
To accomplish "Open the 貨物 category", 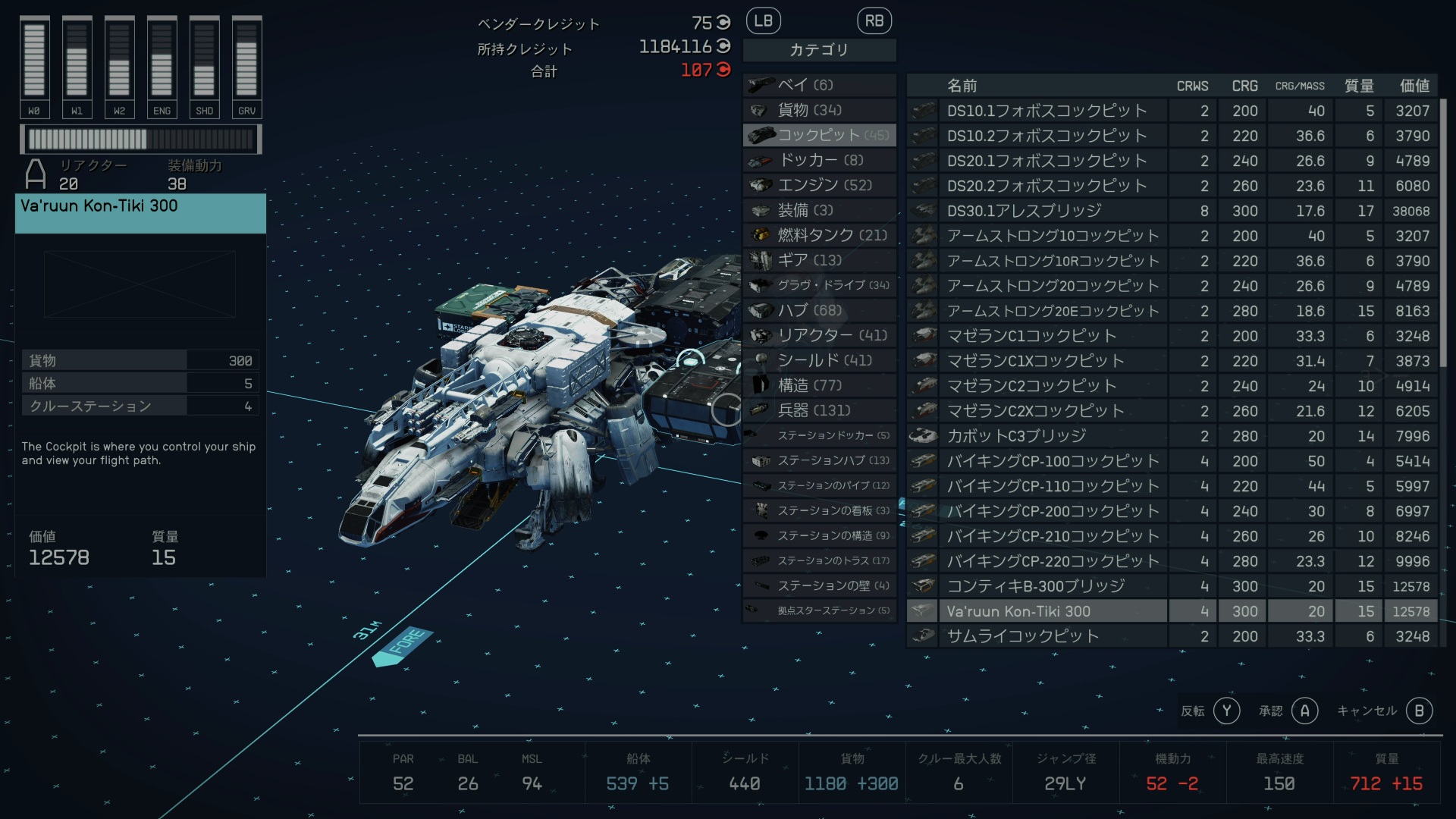I will point(819,110).
